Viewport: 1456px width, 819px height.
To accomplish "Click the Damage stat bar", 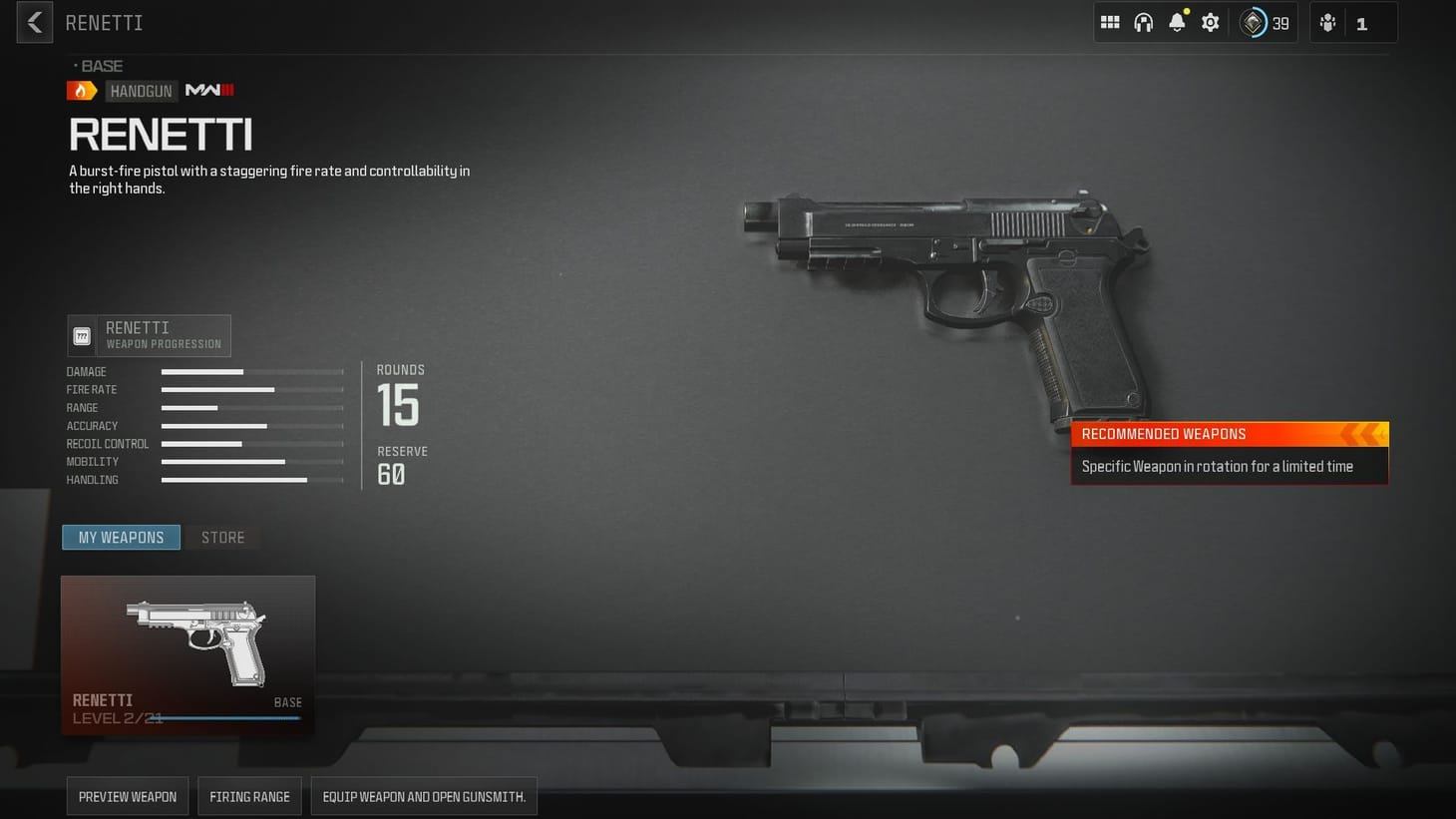I will pos(250,371).
